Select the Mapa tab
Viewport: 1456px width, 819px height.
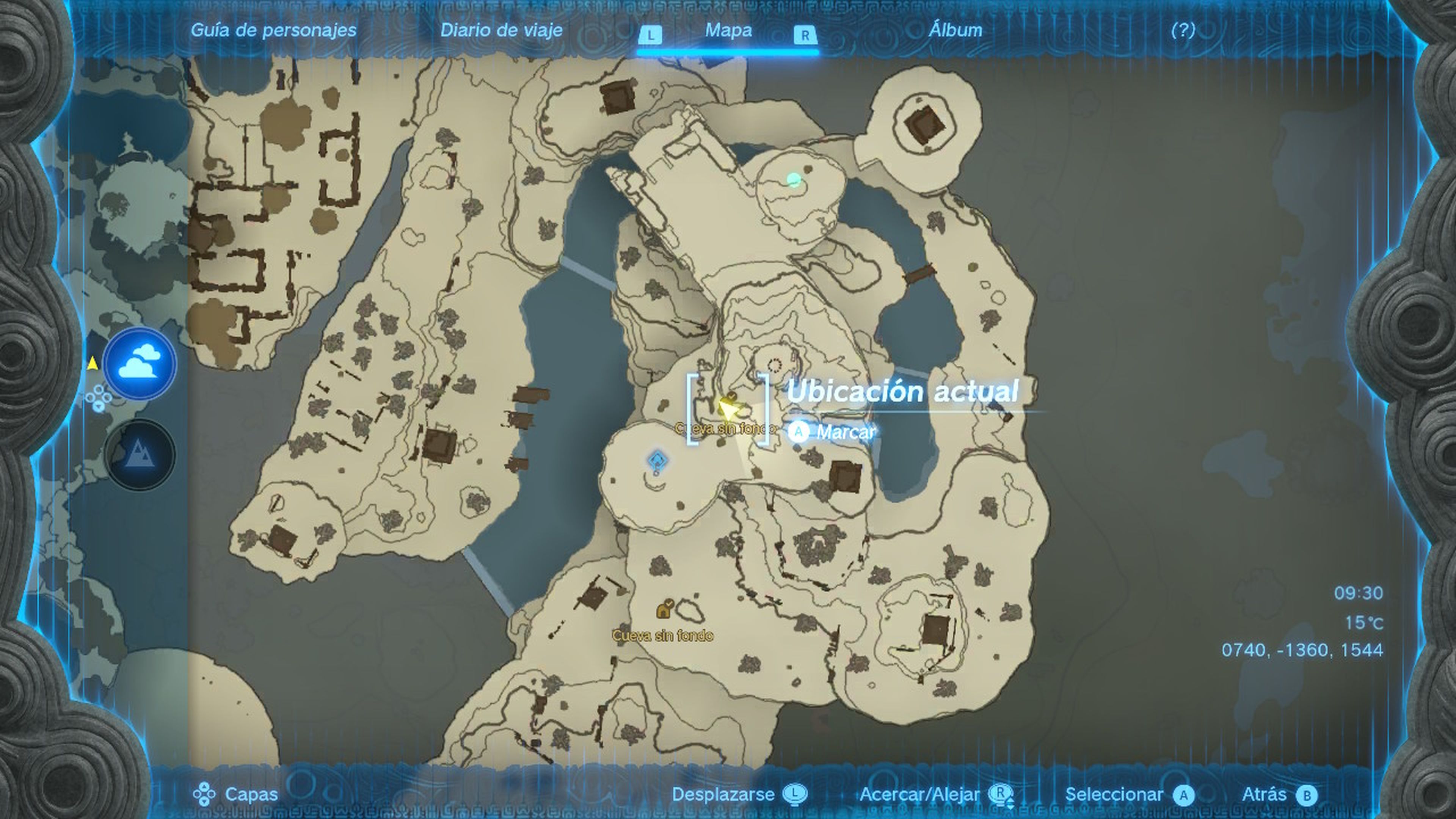(x=728, y=30)
